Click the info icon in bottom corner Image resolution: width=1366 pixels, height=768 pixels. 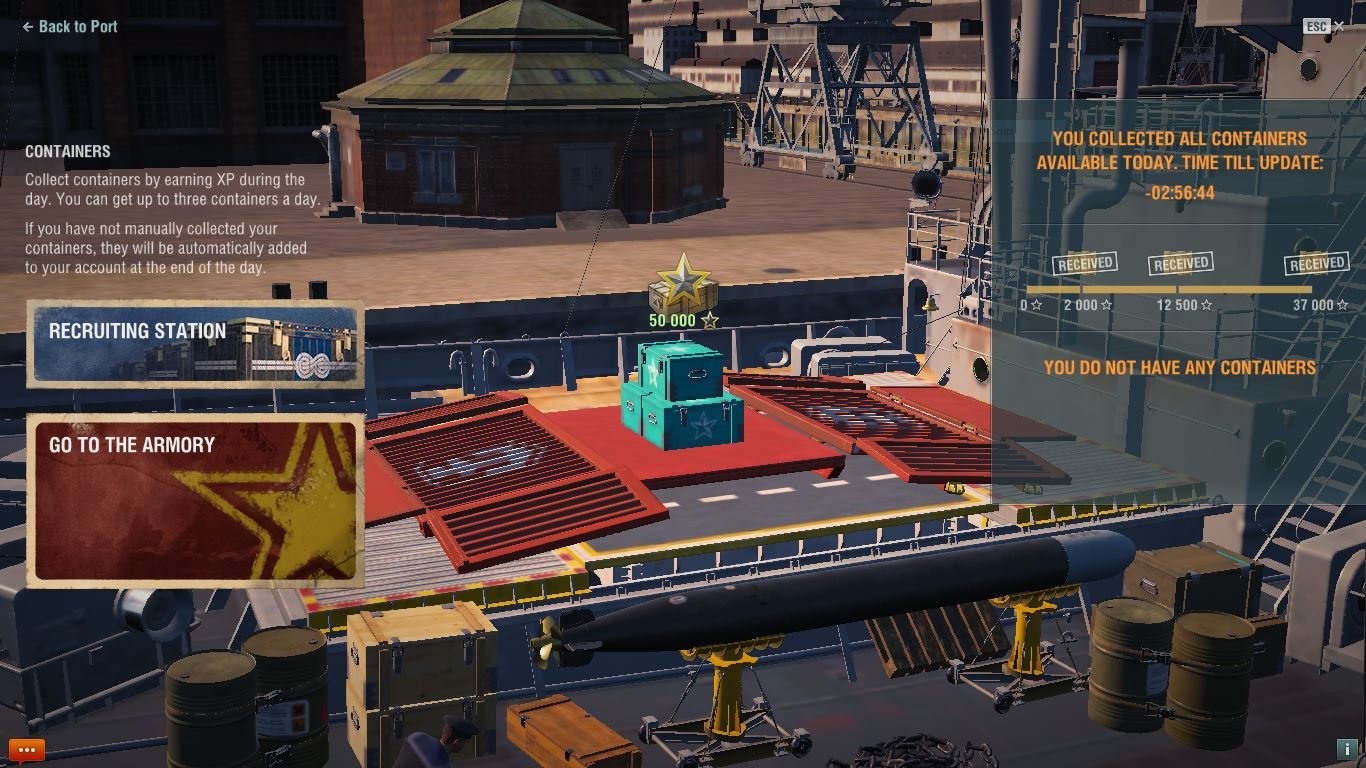pyautogui.click(x=1345, y=749)
